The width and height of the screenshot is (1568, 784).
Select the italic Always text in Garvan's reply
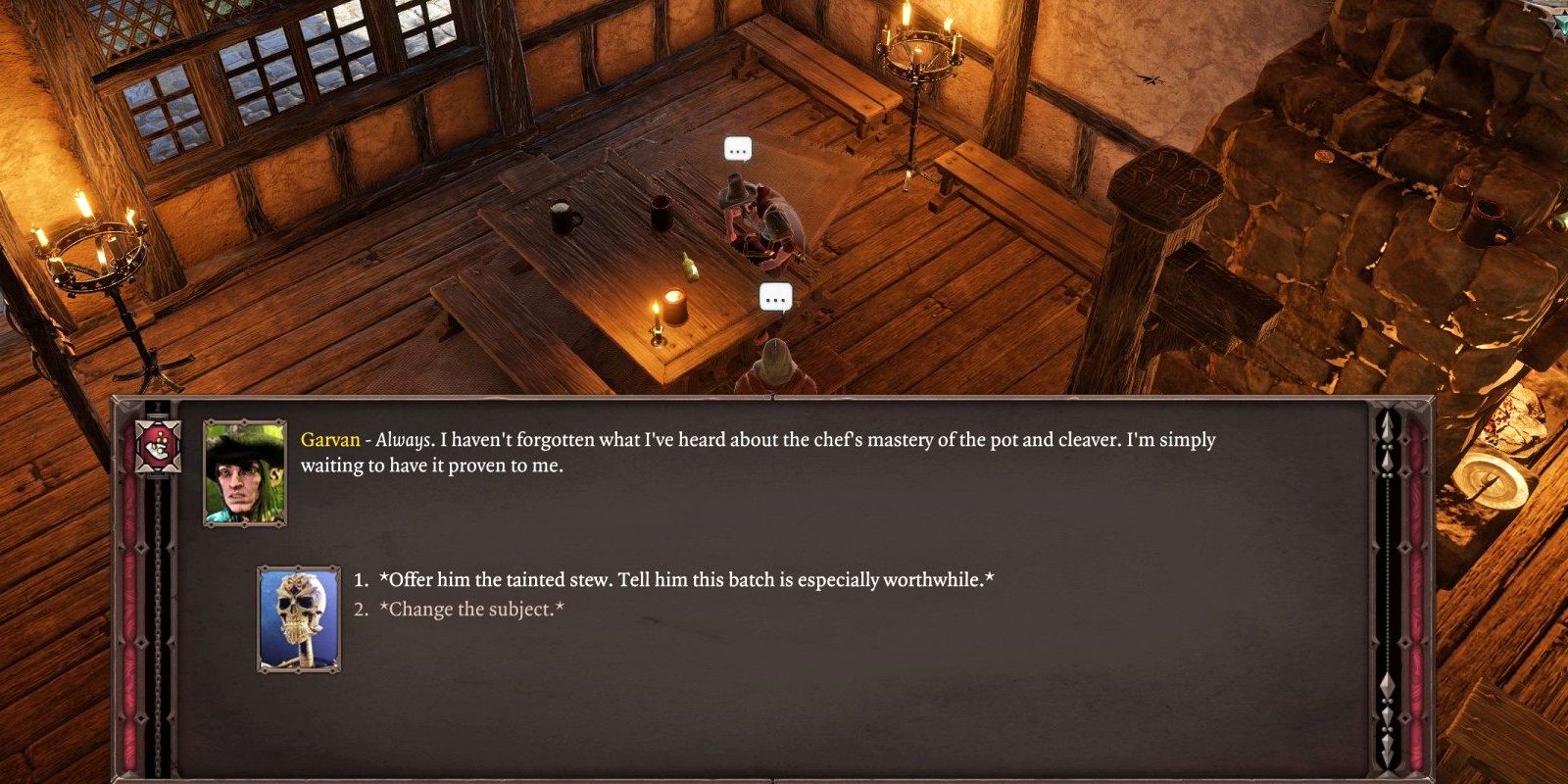(x=405, y=440)
